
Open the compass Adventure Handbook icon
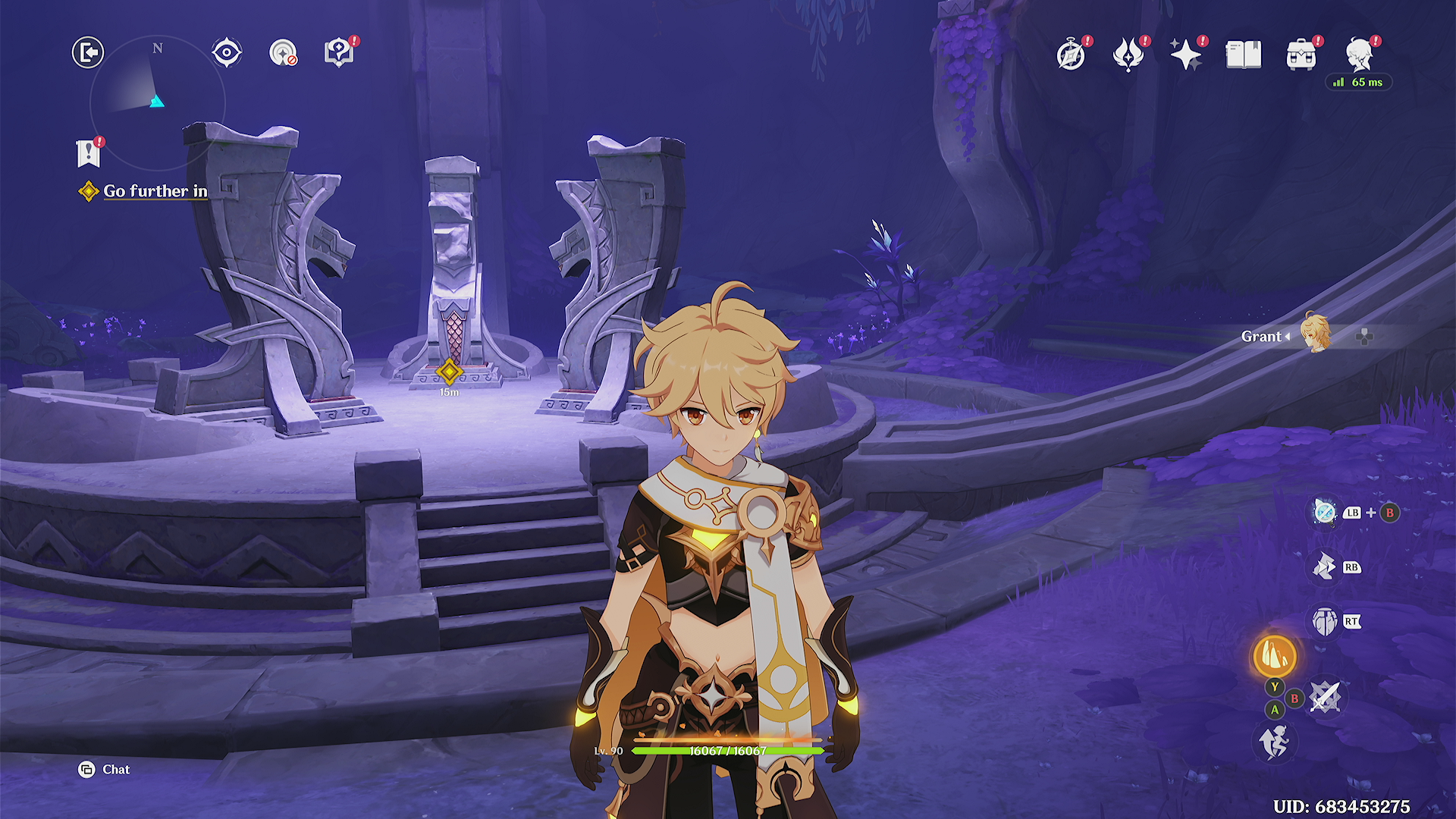tap(1071, 55)
